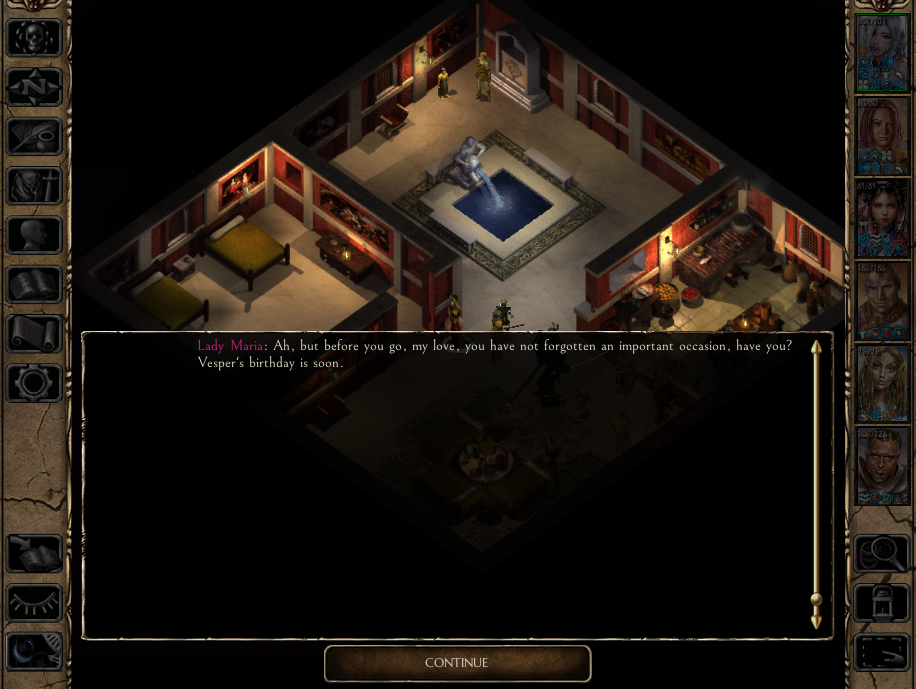Open game options via the gear icon

coord(35,382)
